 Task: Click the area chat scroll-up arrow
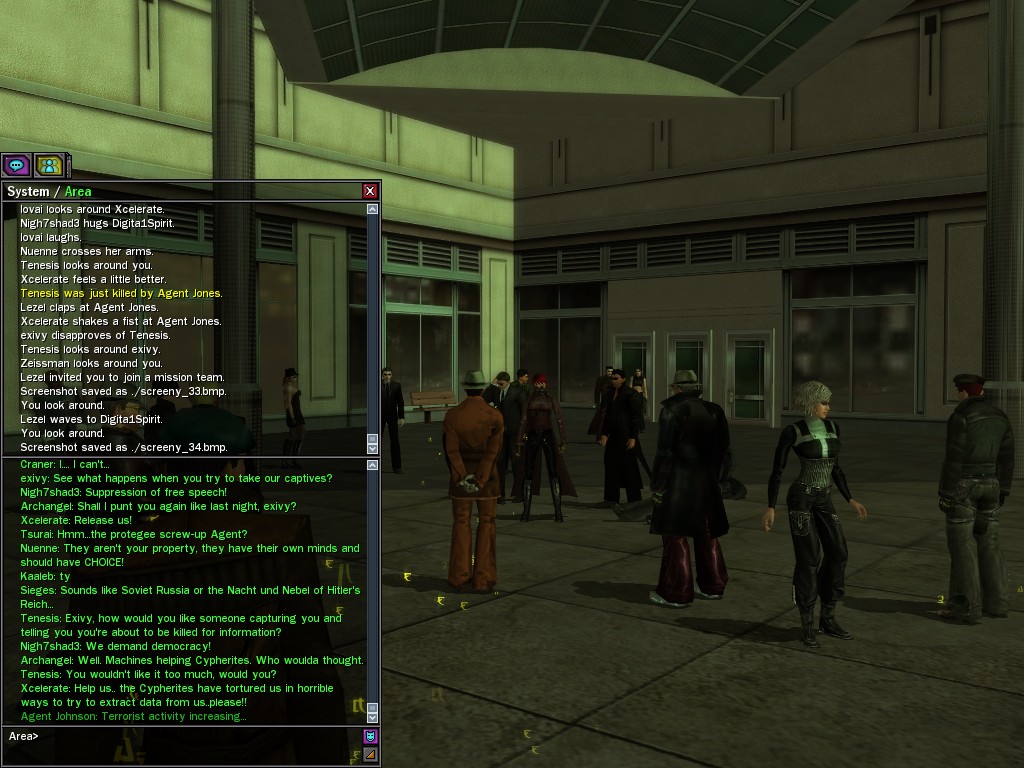click(373, 465)
